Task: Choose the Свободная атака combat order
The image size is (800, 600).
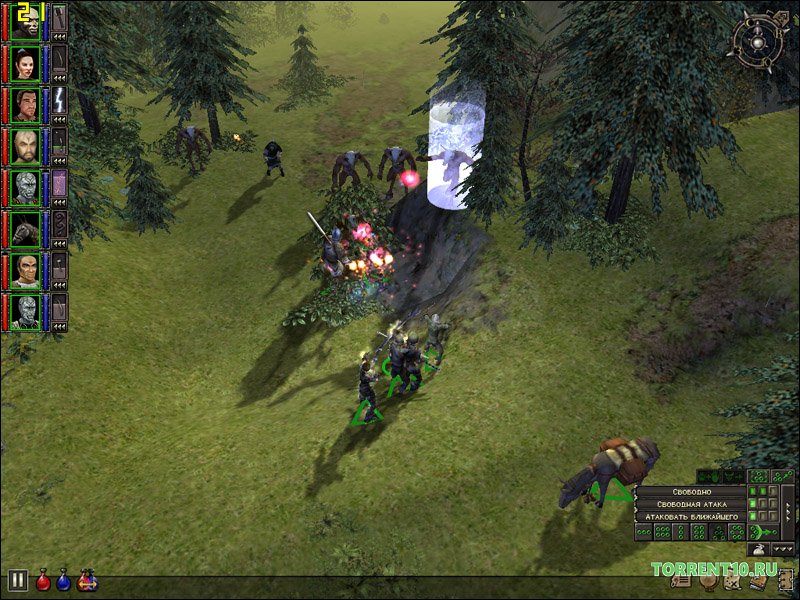Action: (692, 504)
